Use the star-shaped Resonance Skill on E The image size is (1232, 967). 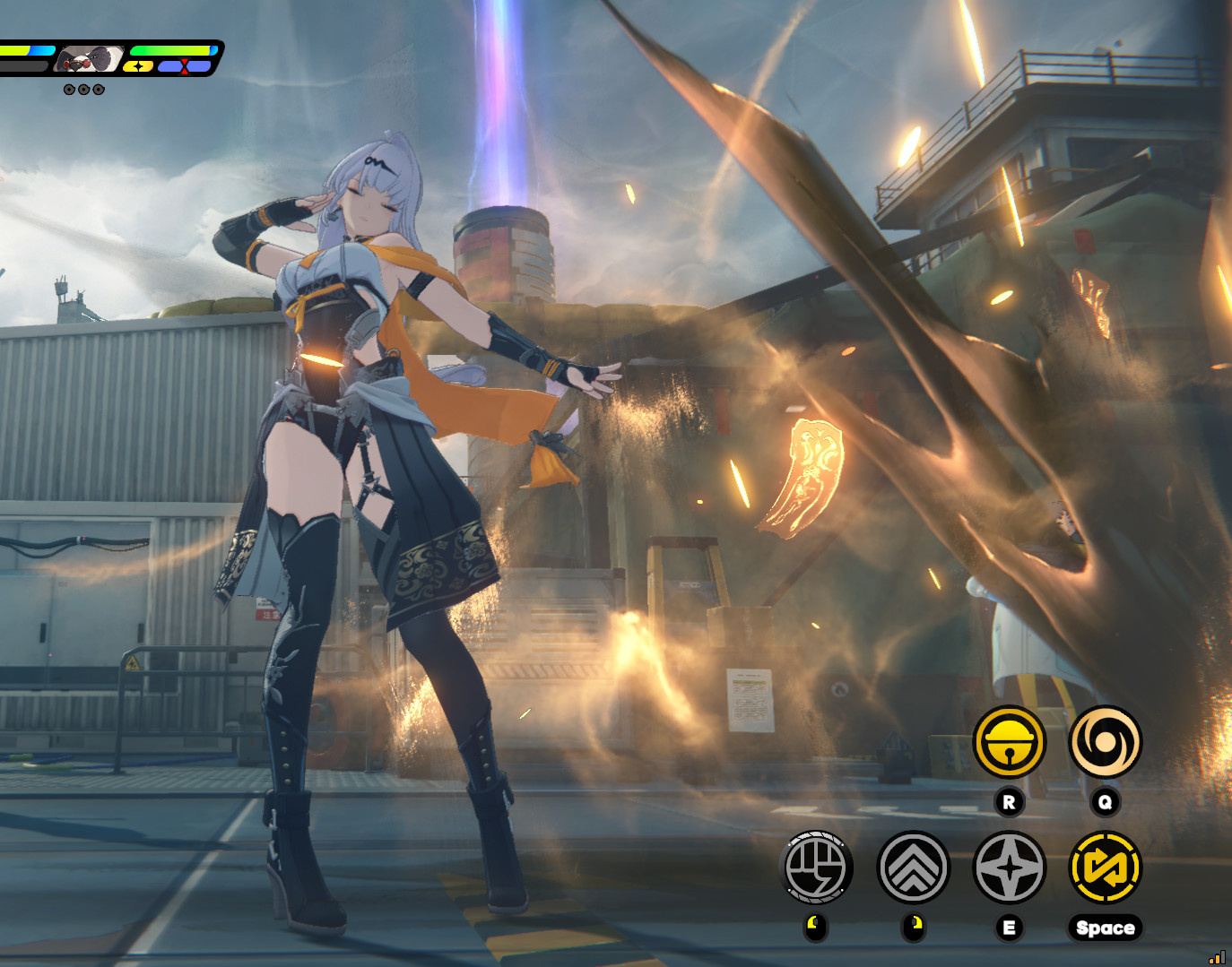[1009, 868]
